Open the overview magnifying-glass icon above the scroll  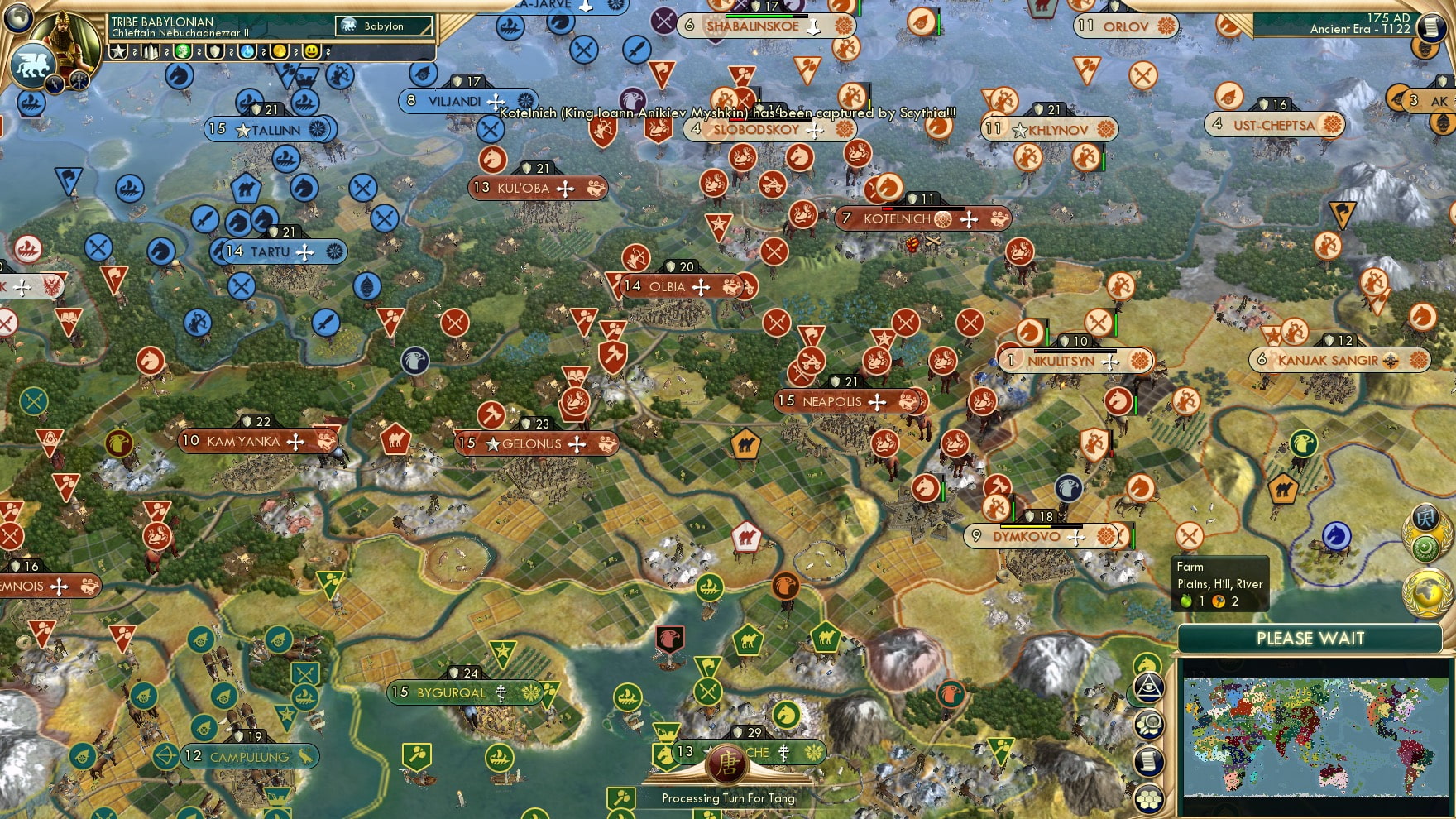1149,723
